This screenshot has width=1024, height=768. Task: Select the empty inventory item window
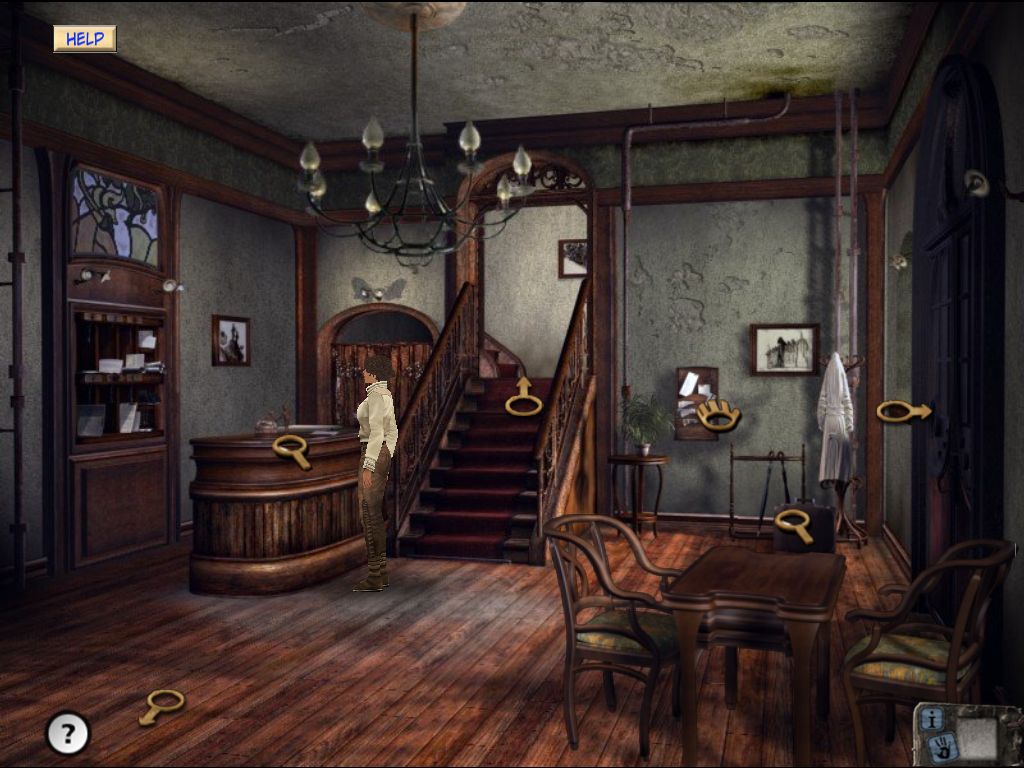(977, 735)
